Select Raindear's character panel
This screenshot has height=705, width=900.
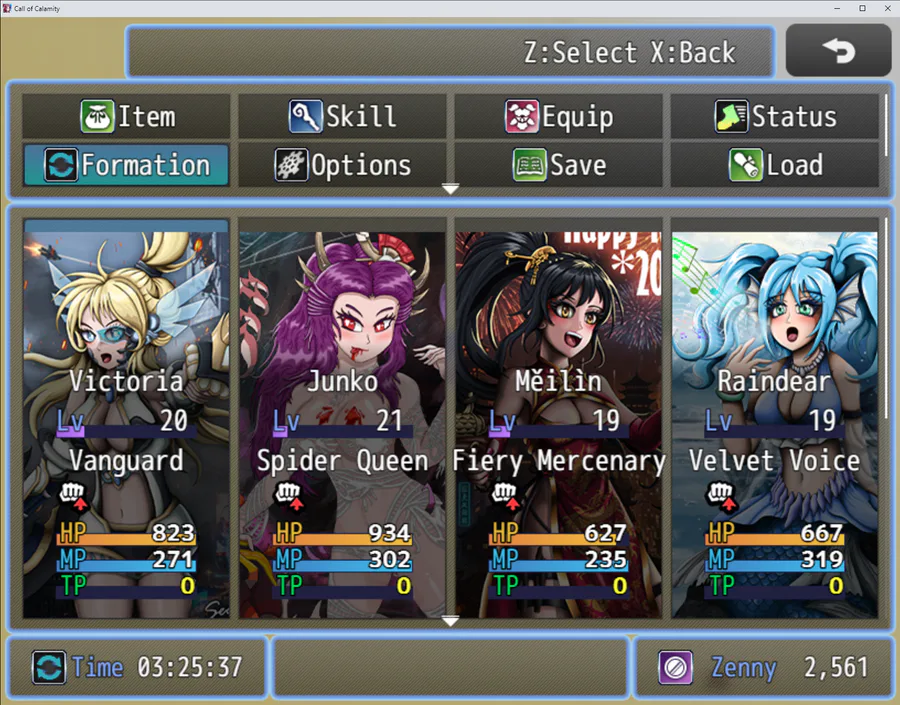[775, 418]
